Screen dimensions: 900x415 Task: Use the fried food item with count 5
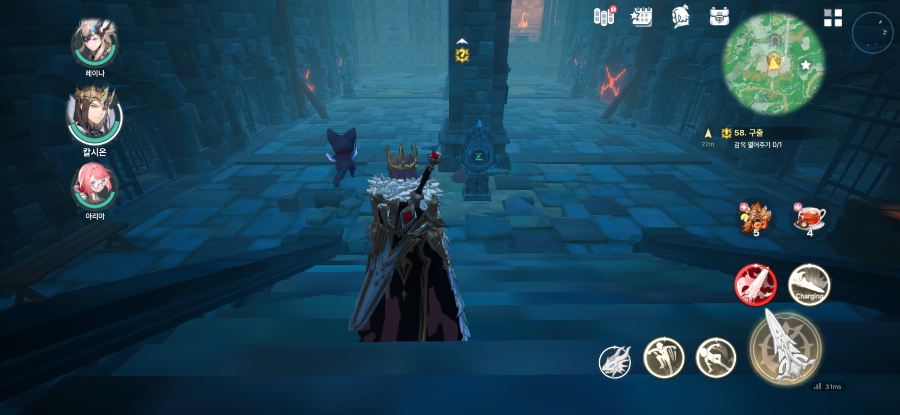pos(756,216)
